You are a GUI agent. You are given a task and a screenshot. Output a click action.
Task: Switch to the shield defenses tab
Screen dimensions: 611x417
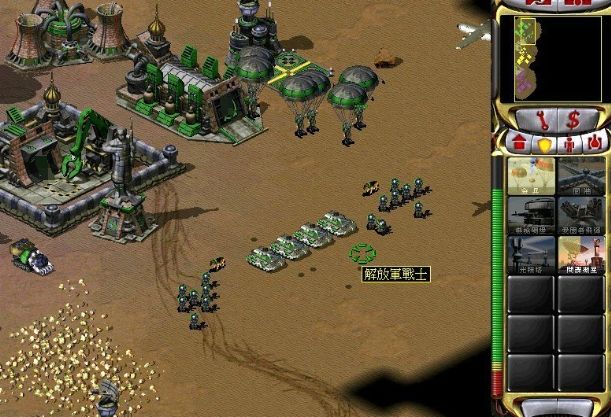point(545,142)
